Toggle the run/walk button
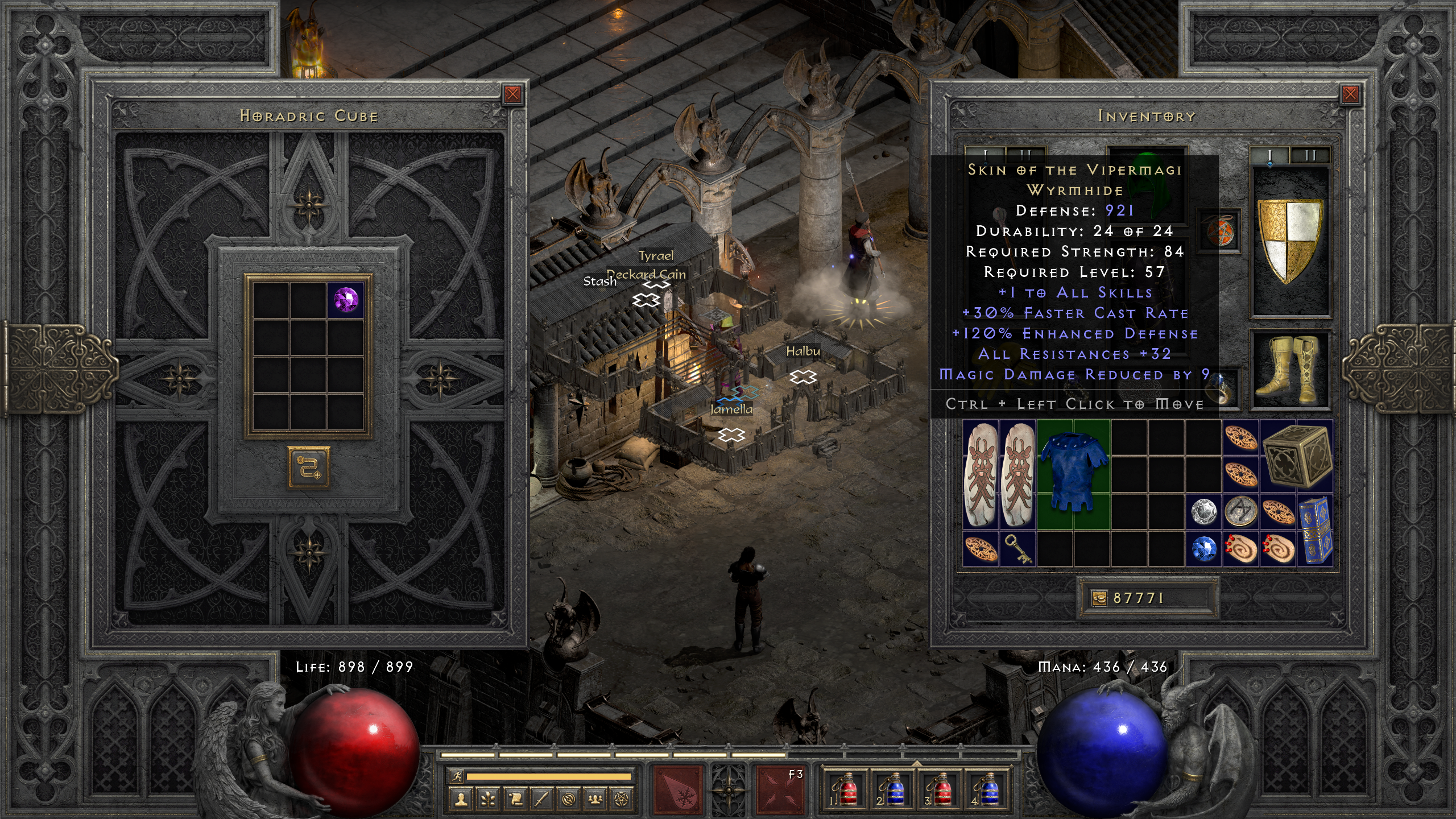The image size is (1456, 819). (x=457, y=776)
